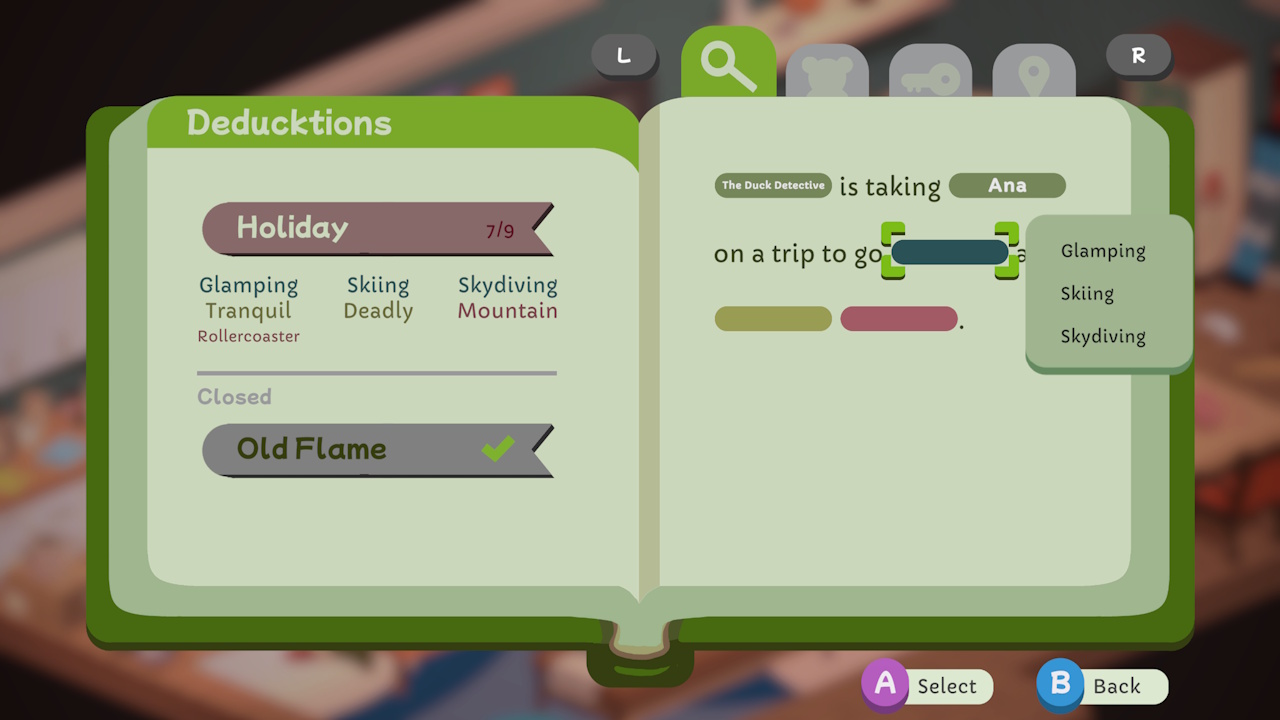Pick Skydiving from the choice list
Image resolution: width=1280 pixels, height=720 pixels.
pos(1102,336)
